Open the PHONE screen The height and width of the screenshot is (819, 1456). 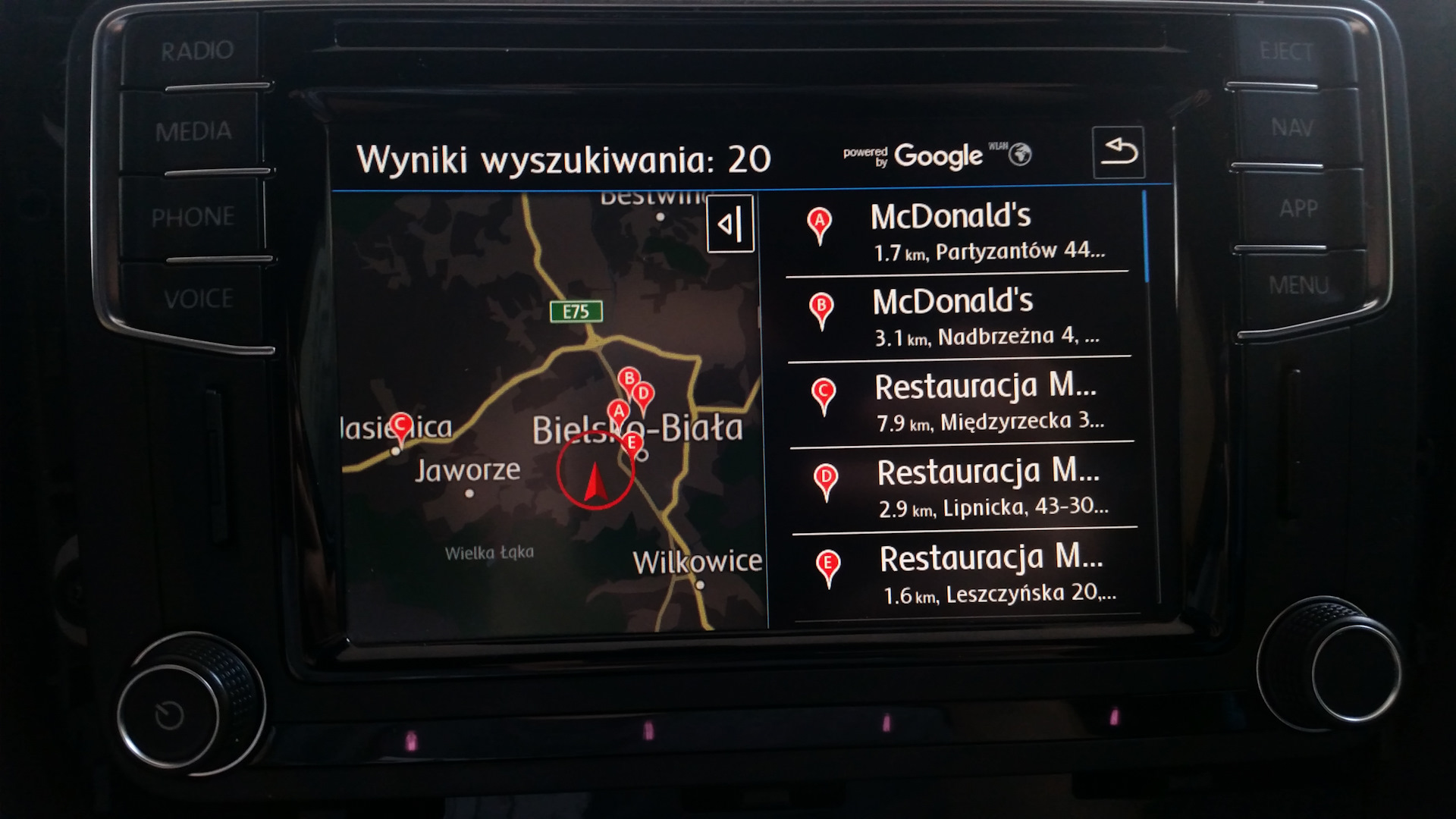click(x=193, y=218)
